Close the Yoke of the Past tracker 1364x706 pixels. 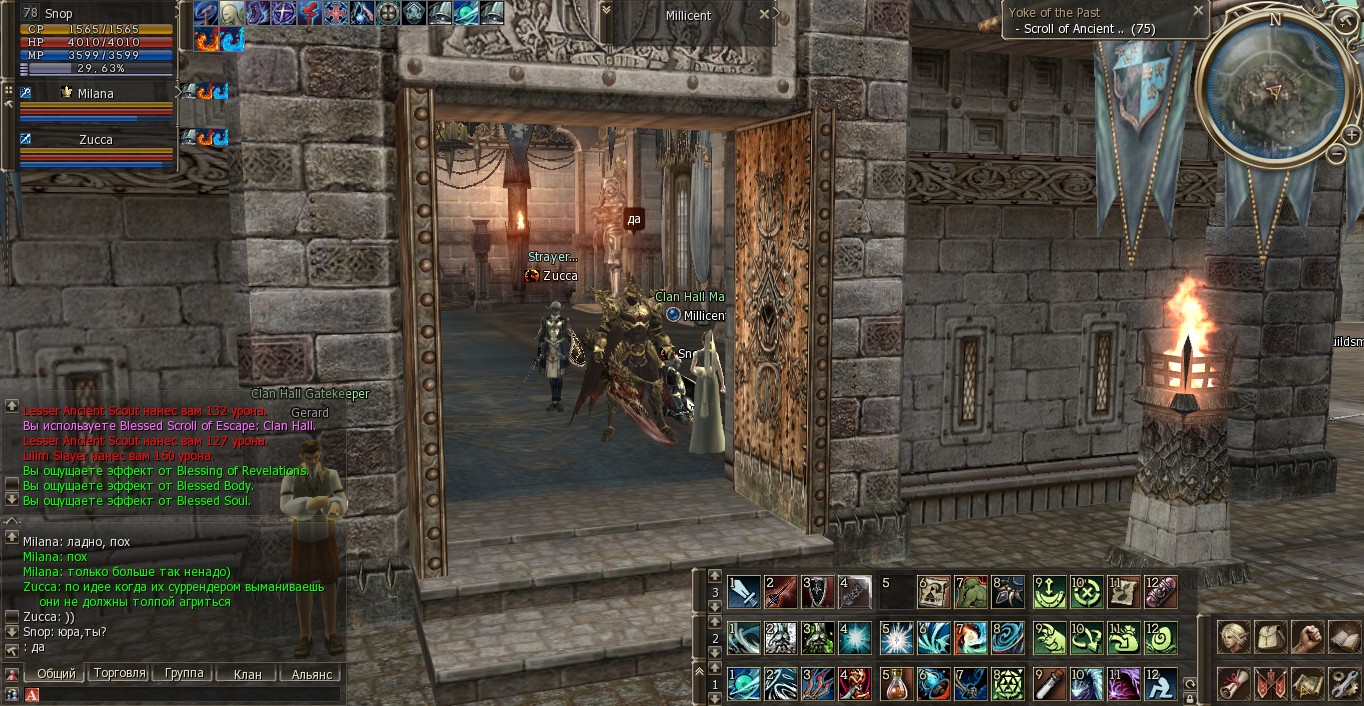click(x=1198, y=11)
